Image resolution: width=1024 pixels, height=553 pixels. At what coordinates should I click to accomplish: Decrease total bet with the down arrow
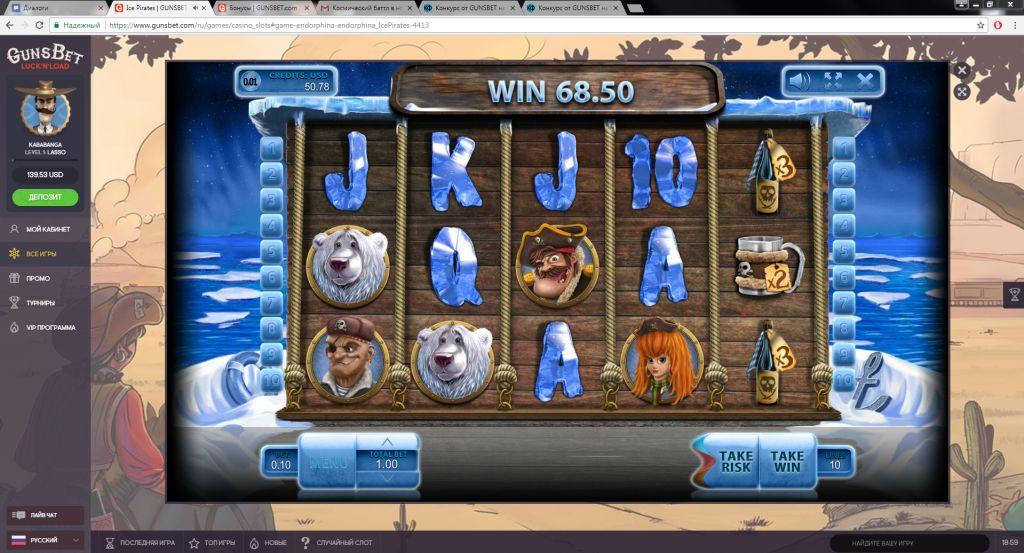(387, 481)
